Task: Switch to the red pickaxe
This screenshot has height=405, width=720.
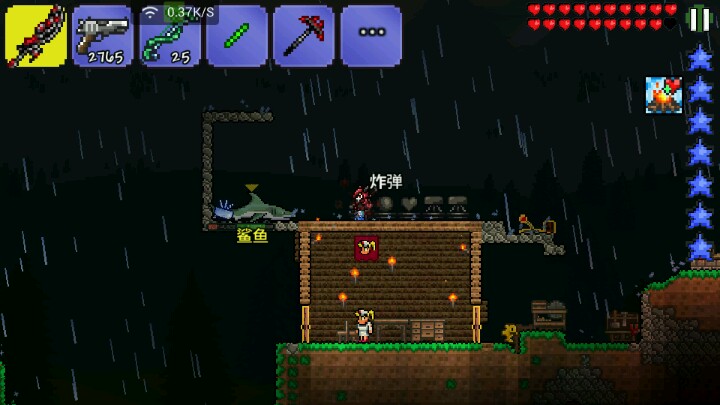Action: click(304, 36)
